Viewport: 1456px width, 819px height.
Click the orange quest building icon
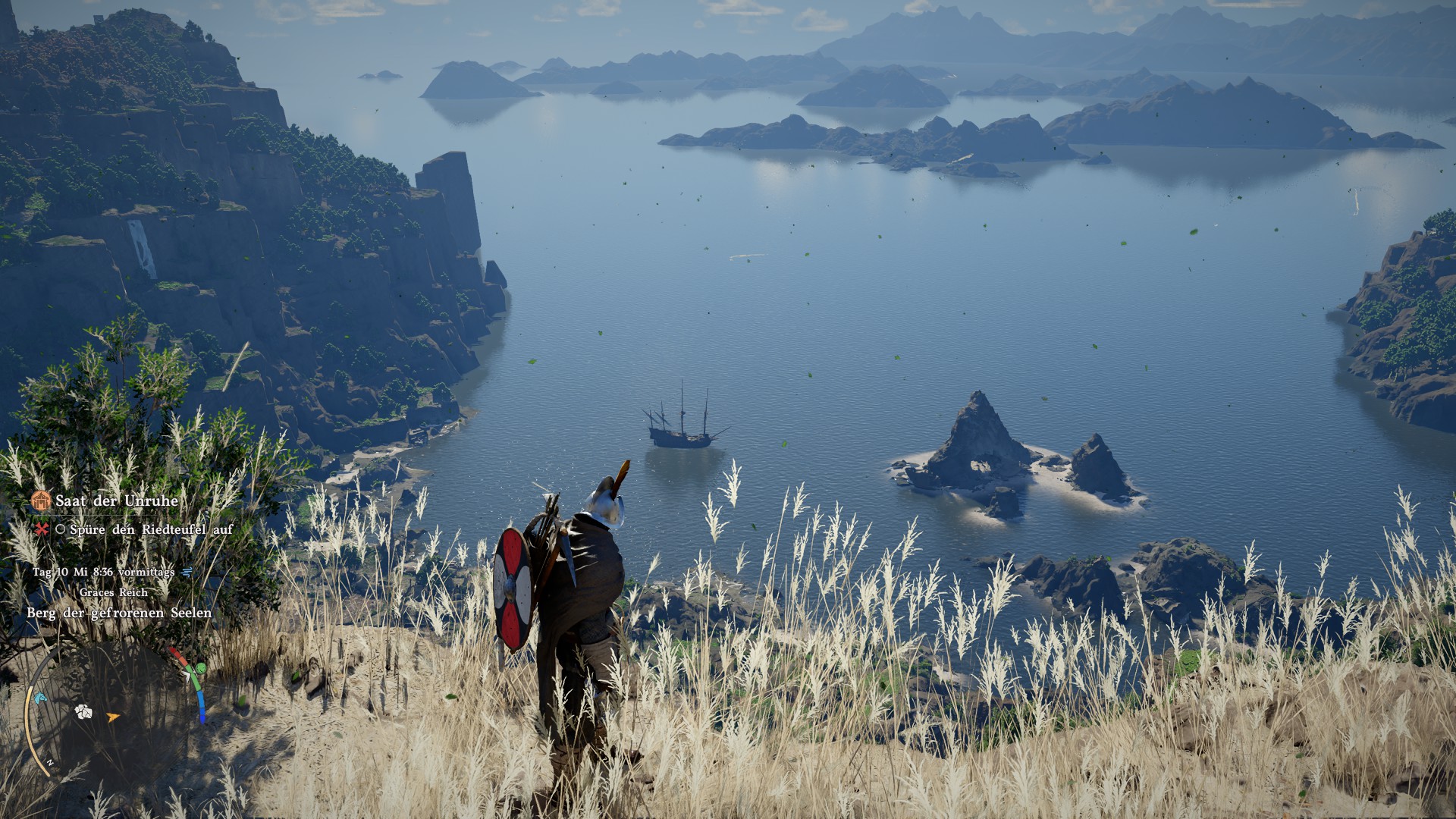pyautogui.click(x=41, y=500)
